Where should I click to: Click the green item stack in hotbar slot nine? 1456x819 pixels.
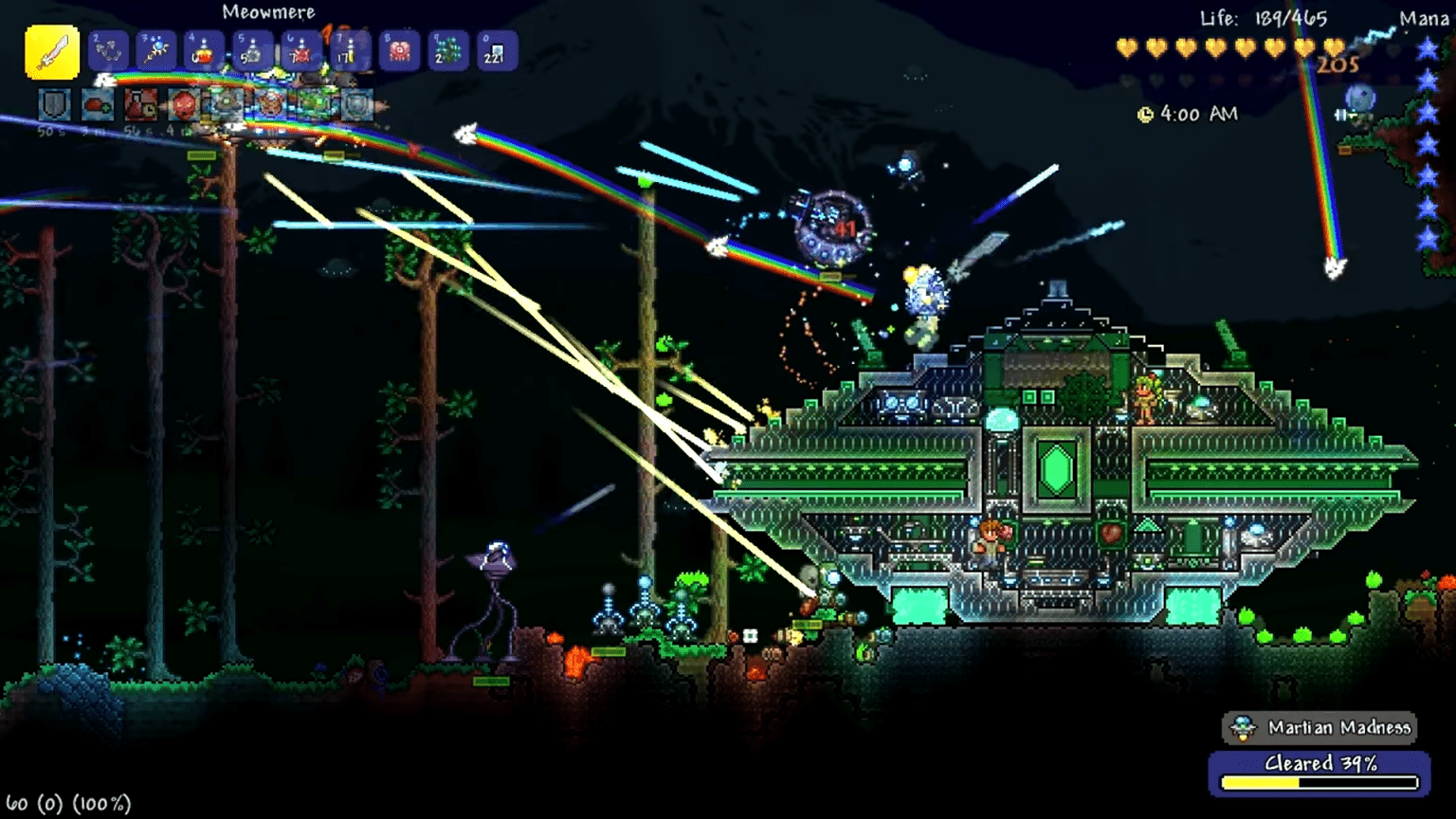tap(447, 52)
